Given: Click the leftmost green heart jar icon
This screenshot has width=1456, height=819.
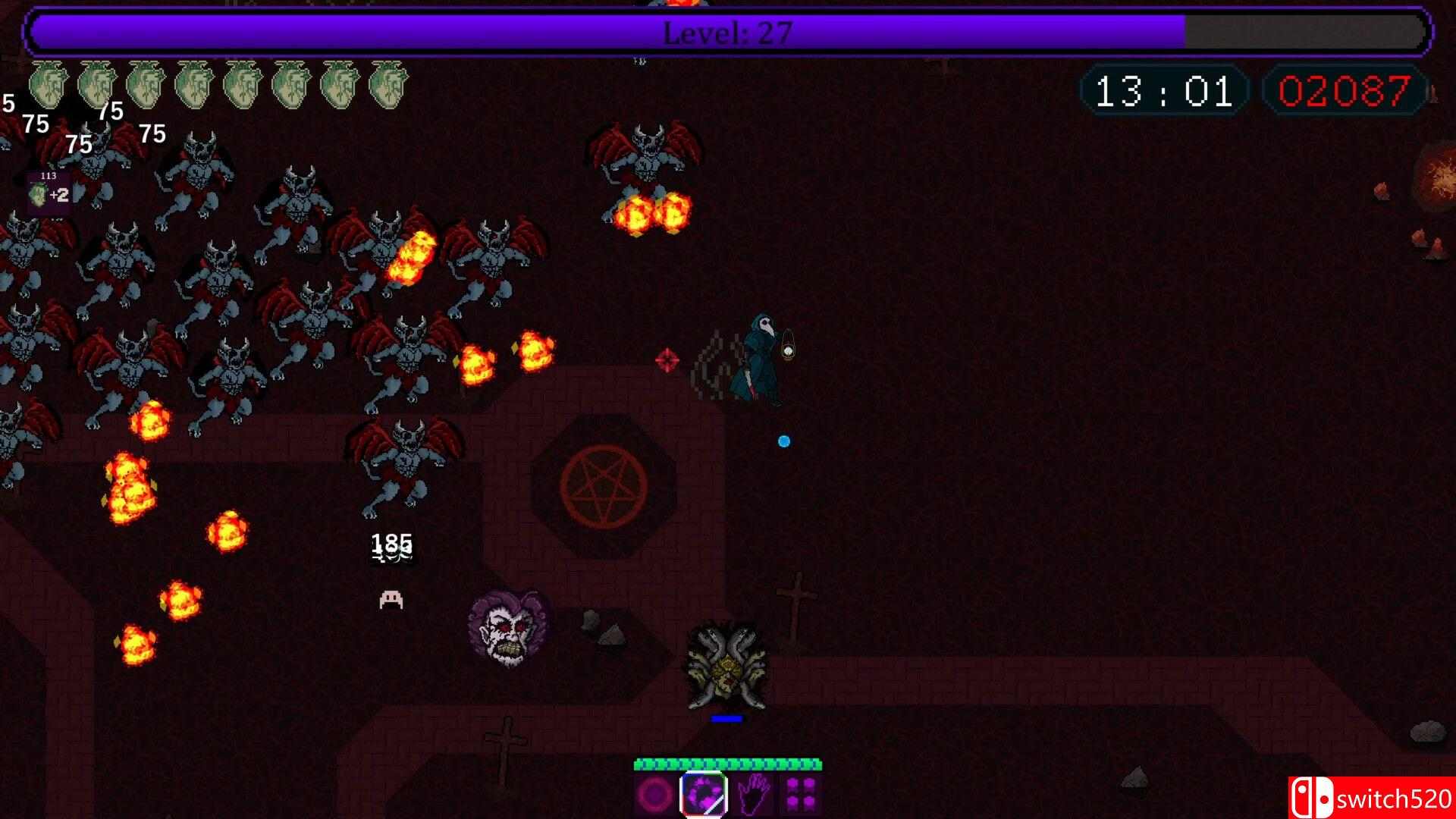Looking at the screenshot, I should [x=47, y=83].
